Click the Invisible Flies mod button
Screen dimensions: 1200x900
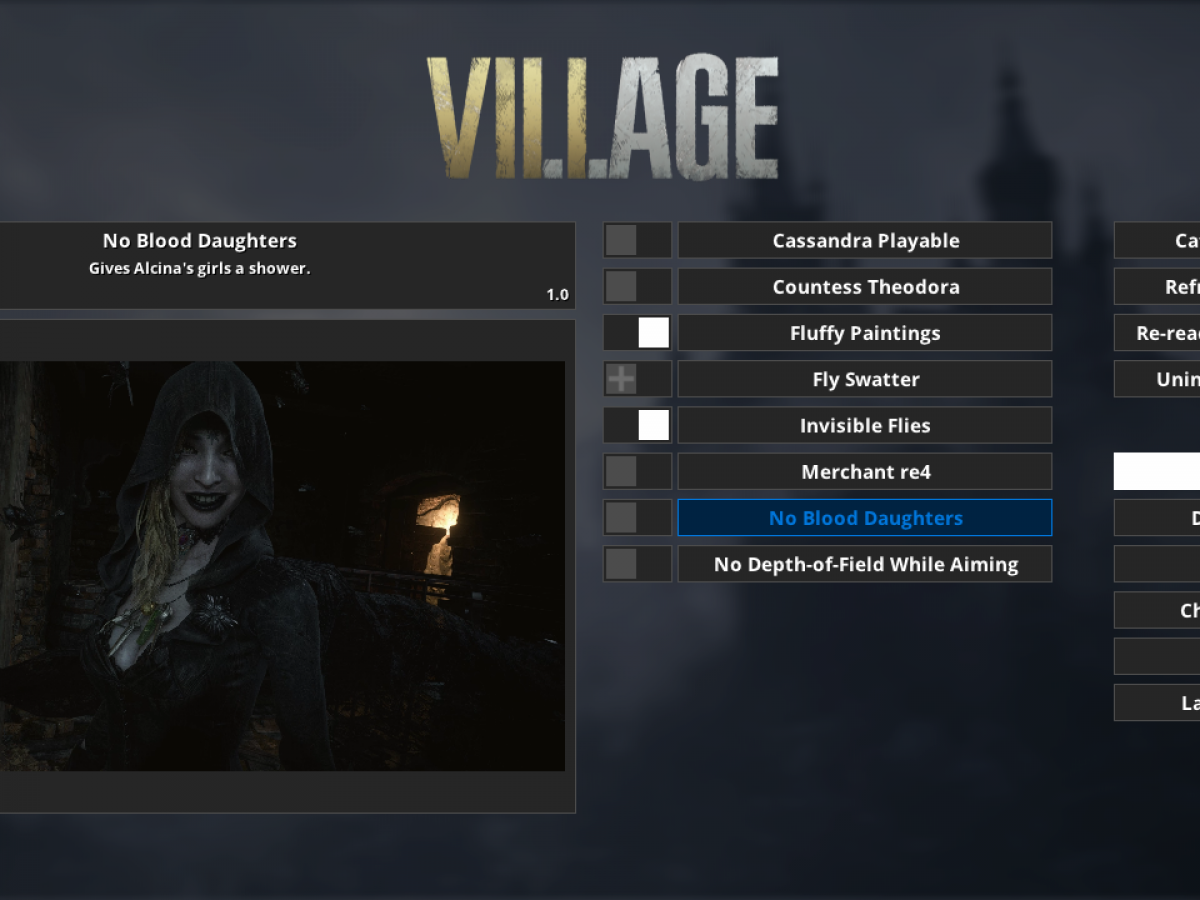865,425
